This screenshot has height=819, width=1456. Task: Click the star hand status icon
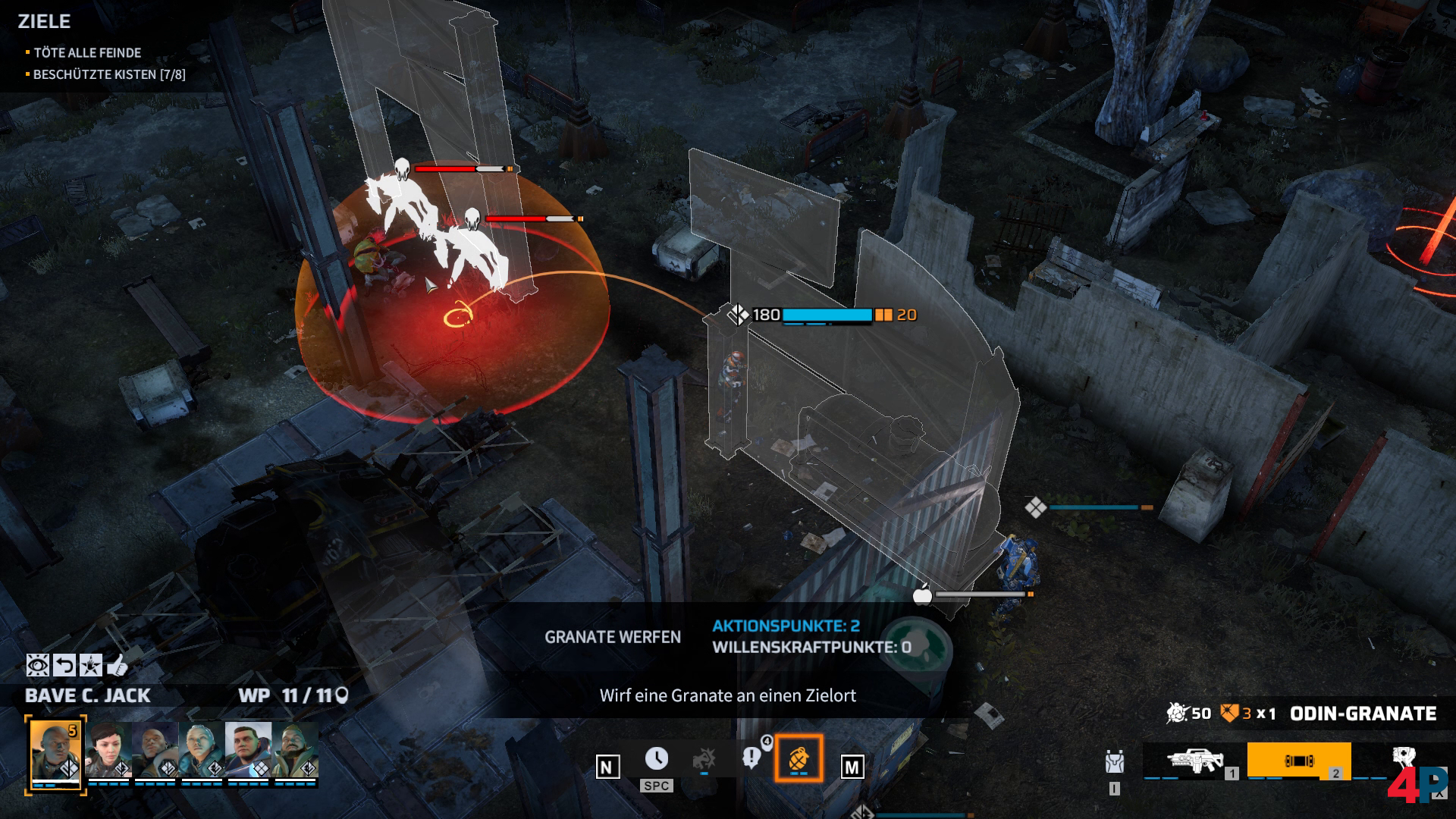click(91, 666)
